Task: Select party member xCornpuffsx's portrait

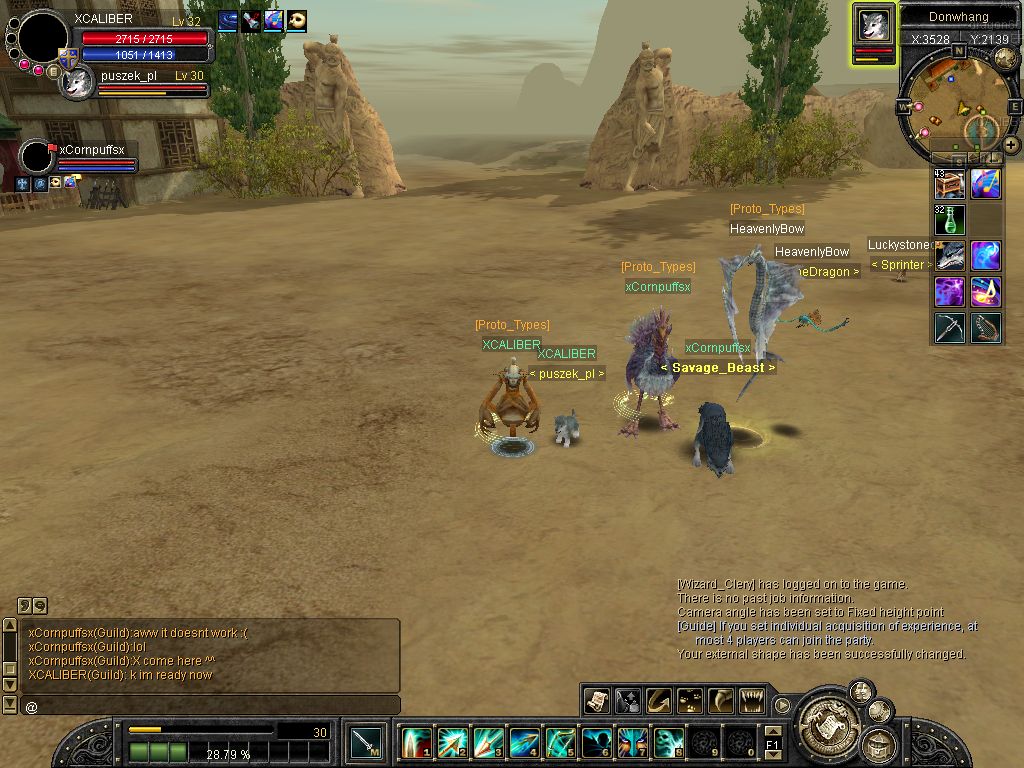Action: click(x=36, y=157)
